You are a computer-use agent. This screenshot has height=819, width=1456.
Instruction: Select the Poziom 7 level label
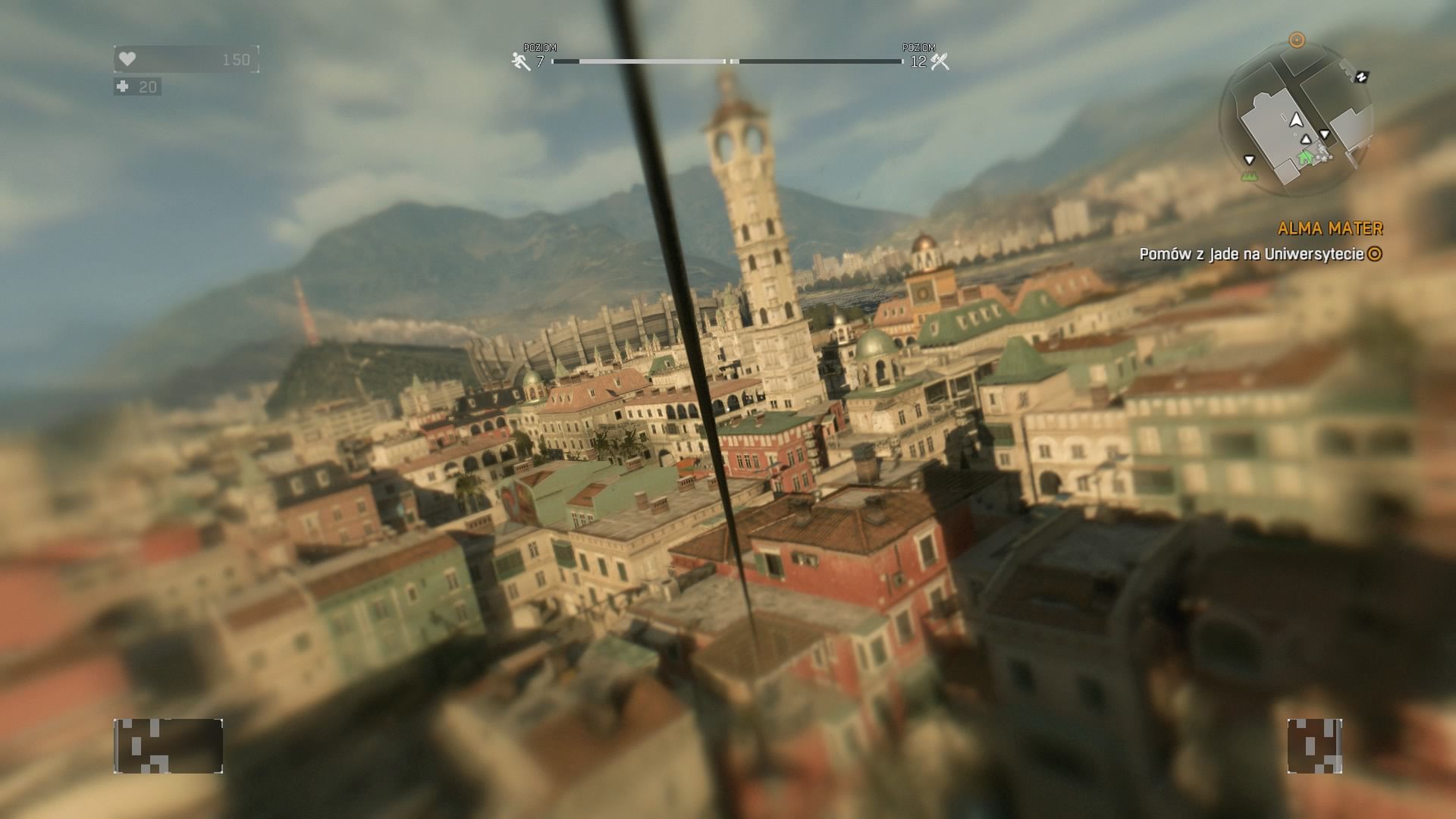pos(540,53)
